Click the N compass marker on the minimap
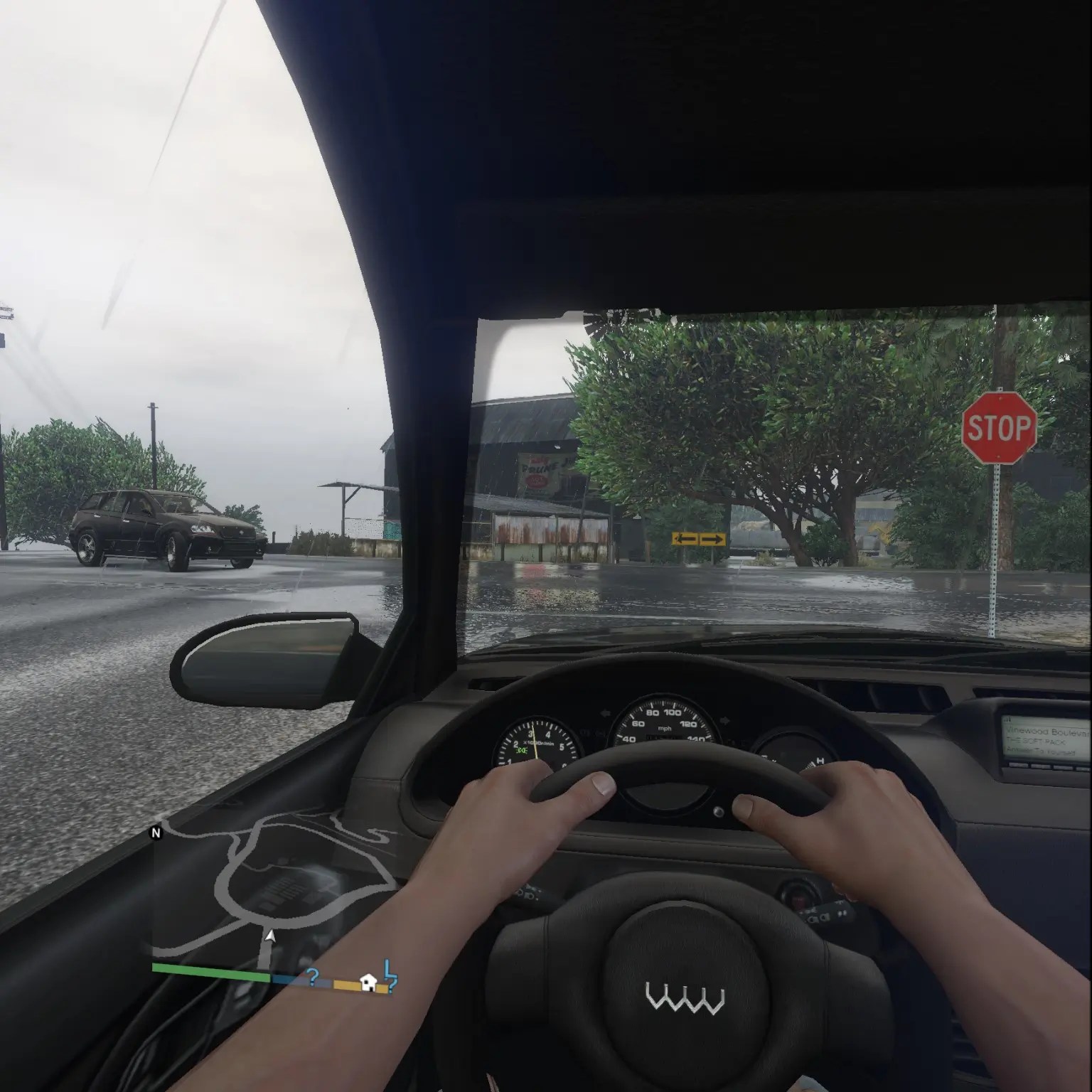This screenshot has width=1092, height=1092. tap(155, 832)
